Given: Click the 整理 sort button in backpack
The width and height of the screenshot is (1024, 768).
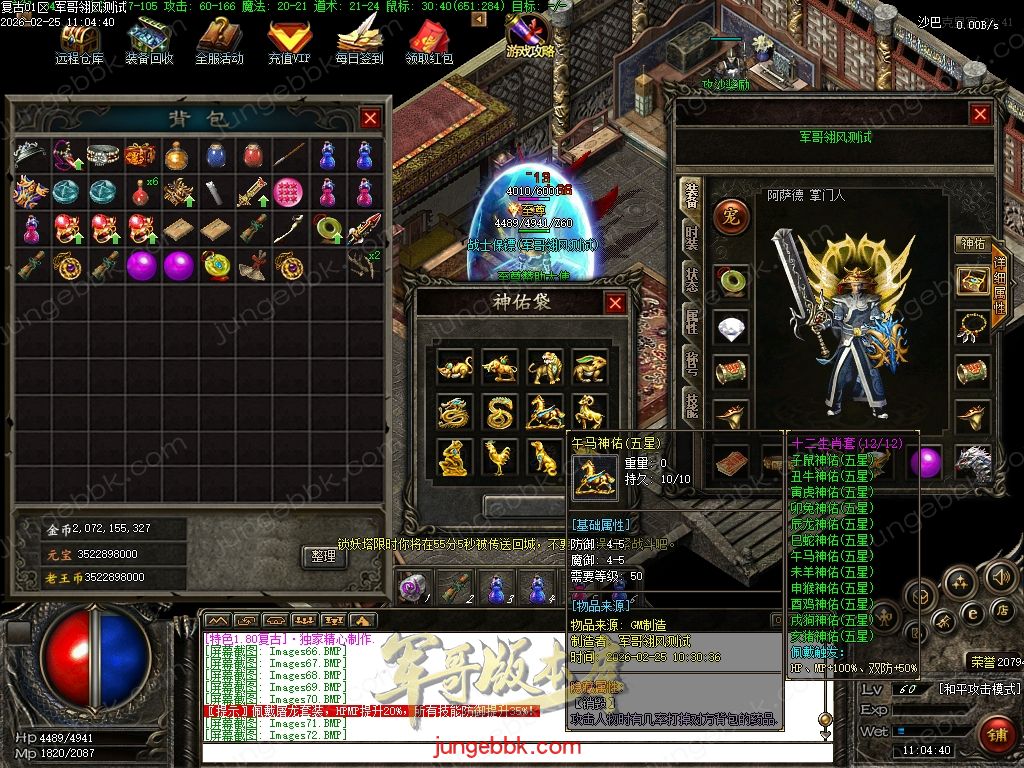Looking at the screenshot, I should click(323, 556).
